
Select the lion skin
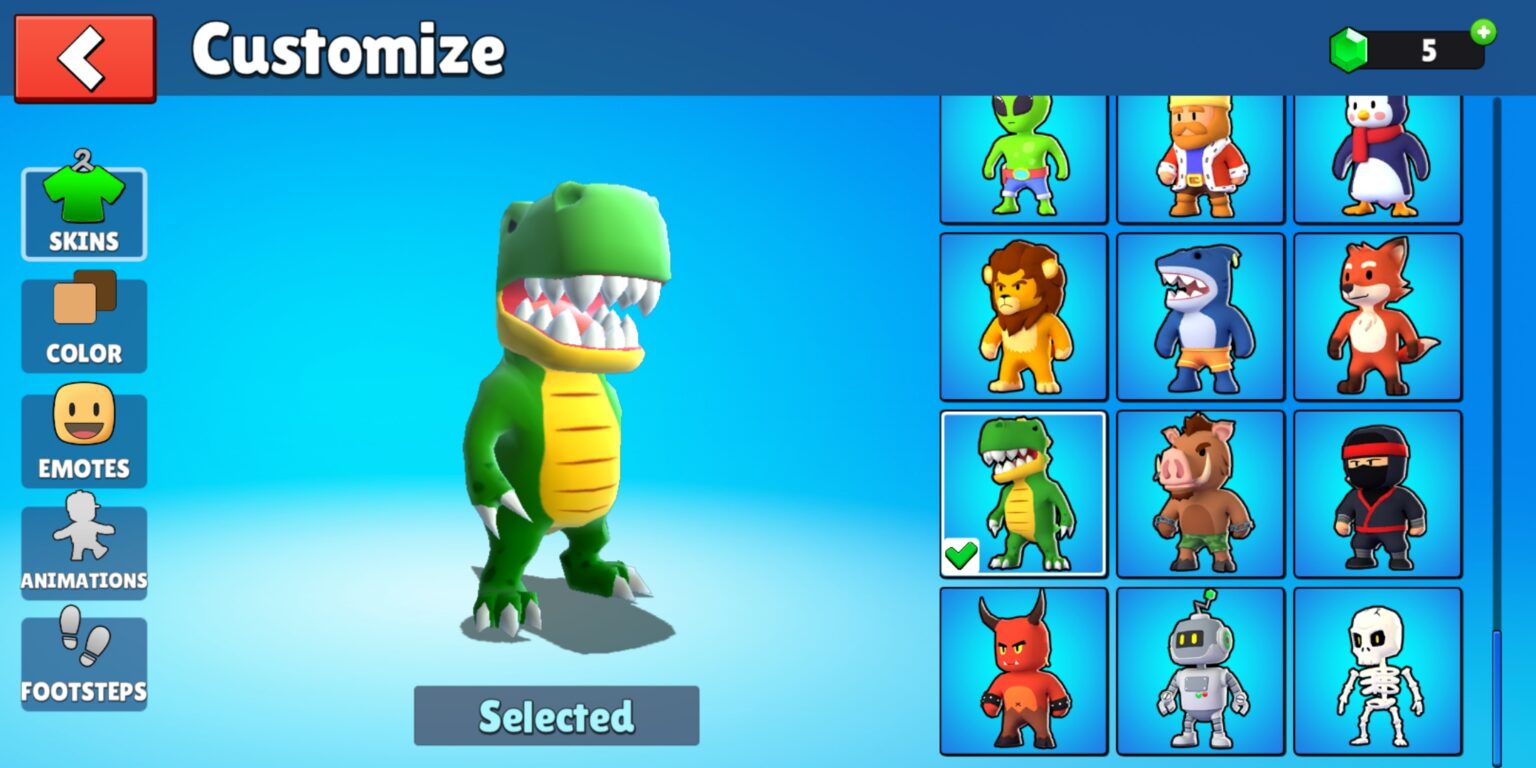[x=1022, y=315]
